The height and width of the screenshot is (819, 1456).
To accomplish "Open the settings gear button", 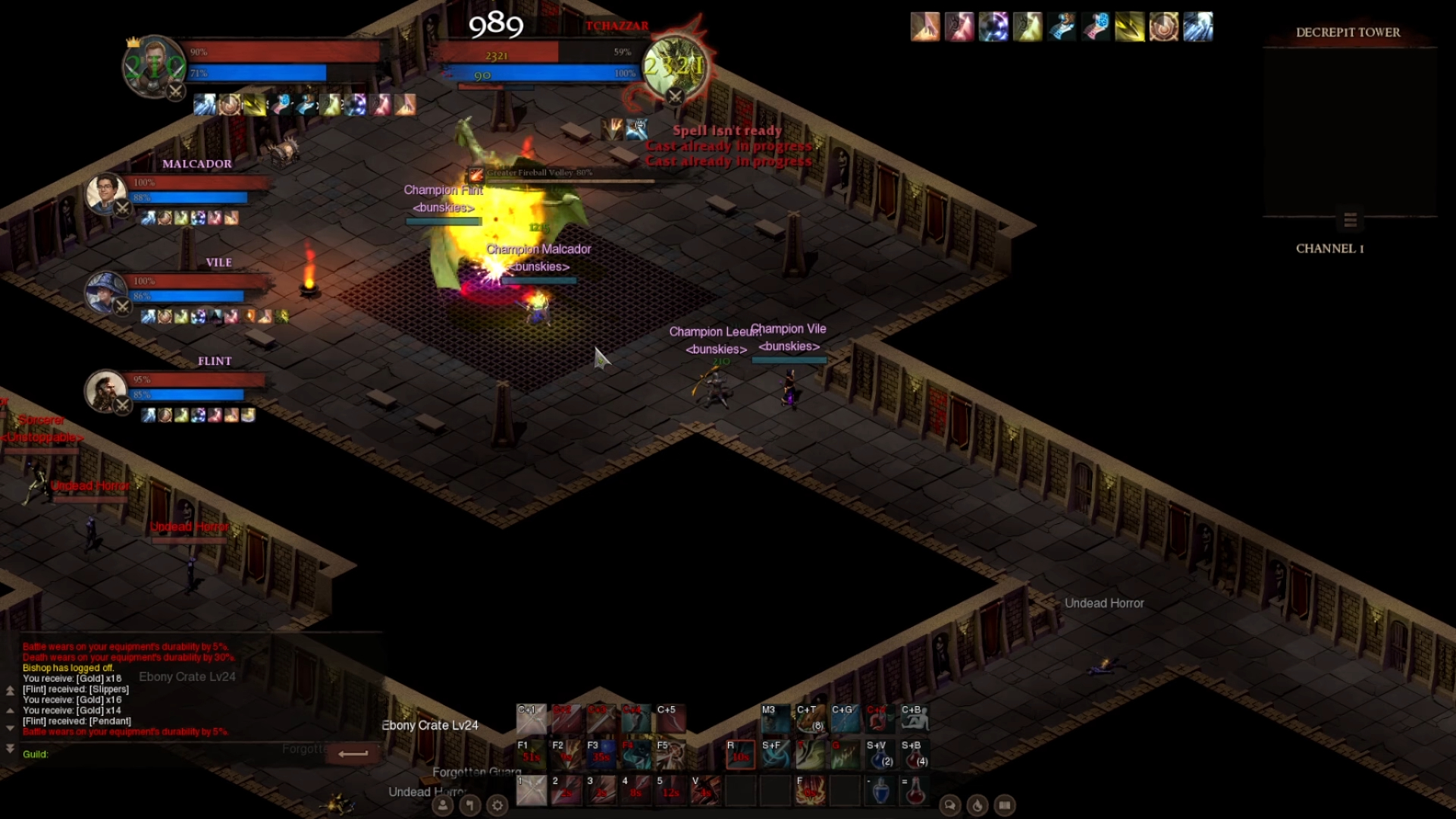I will click(x=497, y=805).
